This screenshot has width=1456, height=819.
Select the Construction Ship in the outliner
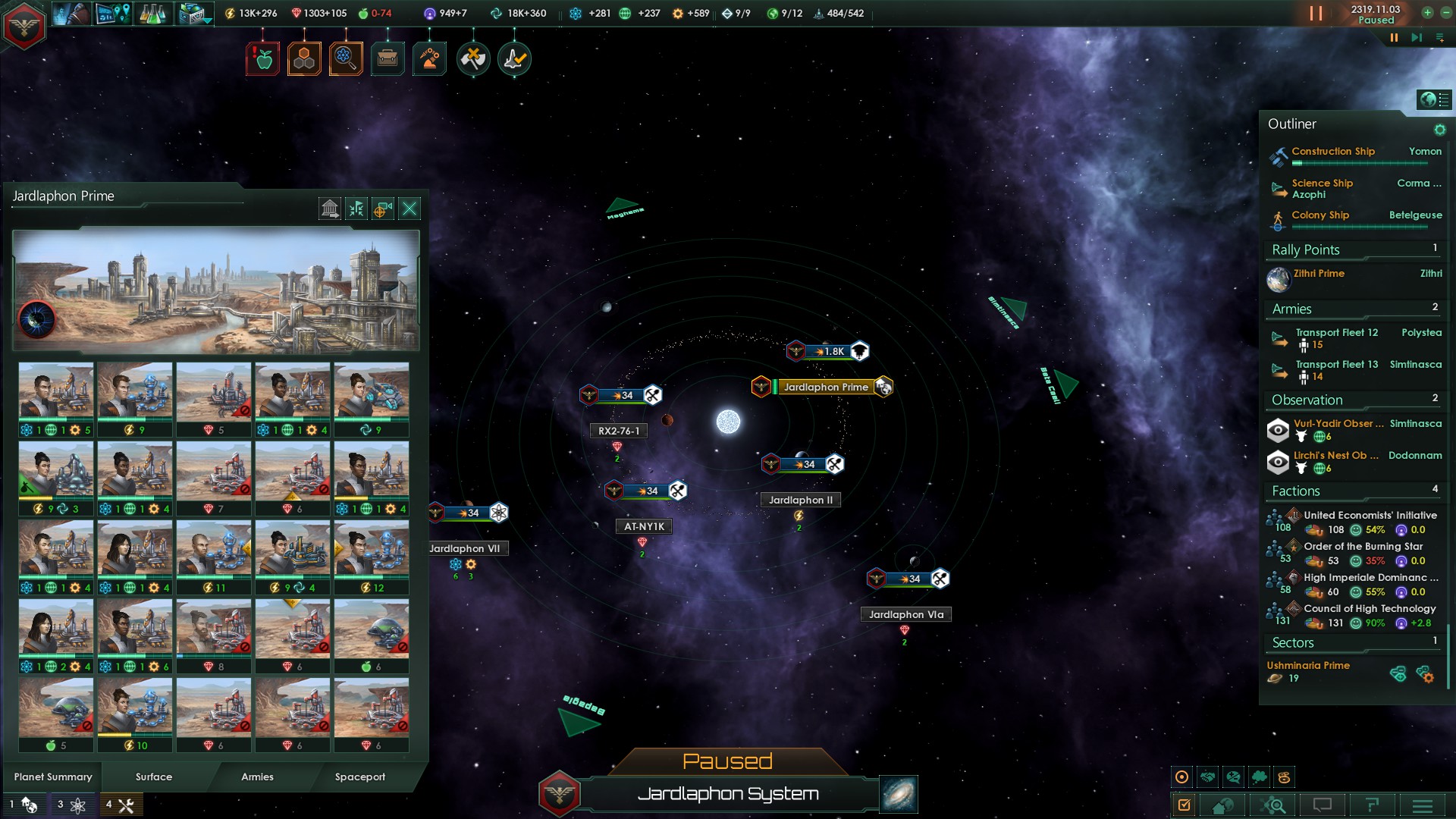click(x=1332, y=152)
